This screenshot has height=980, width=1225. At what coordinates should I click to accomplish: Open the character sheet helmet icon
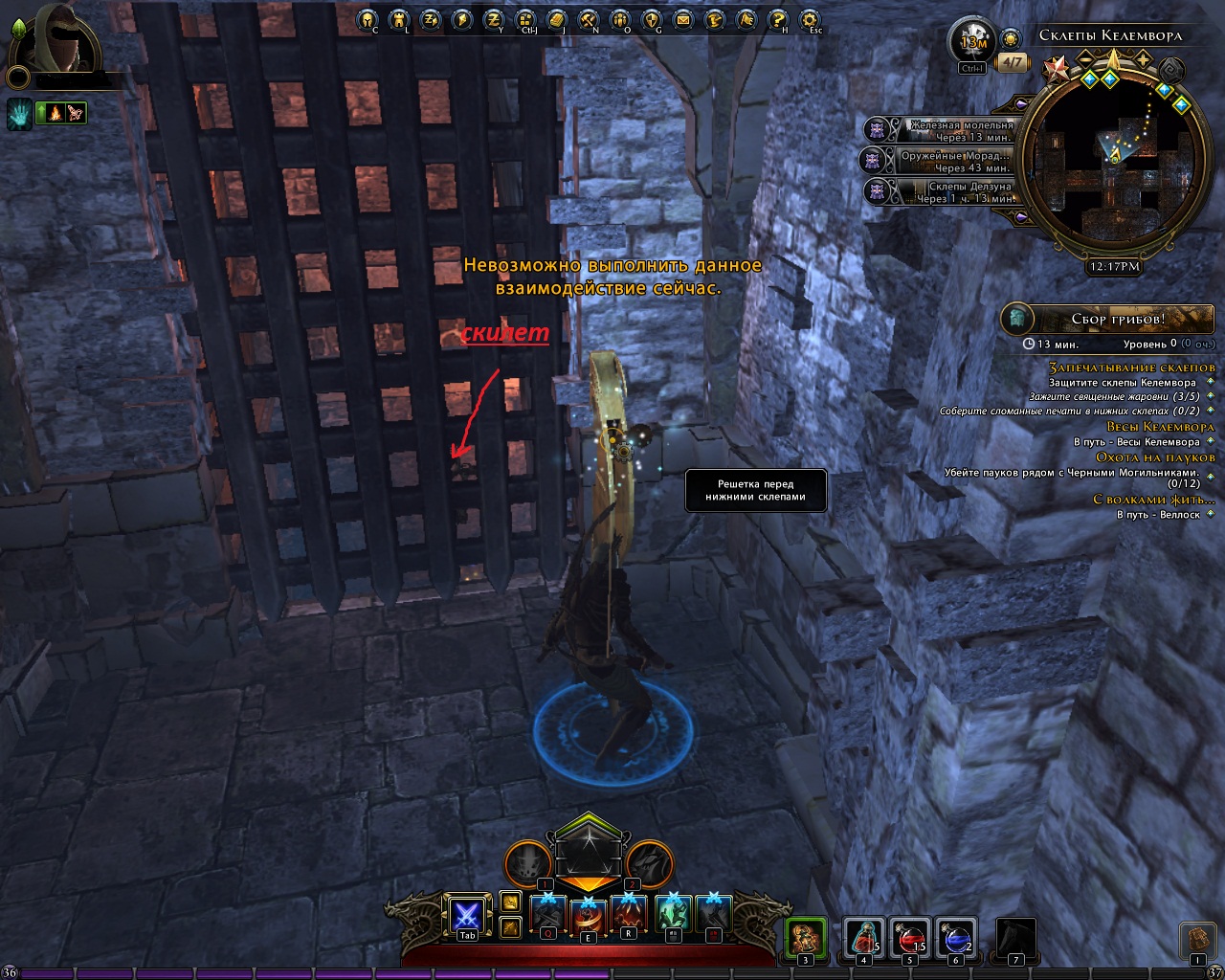coord(368,19)
